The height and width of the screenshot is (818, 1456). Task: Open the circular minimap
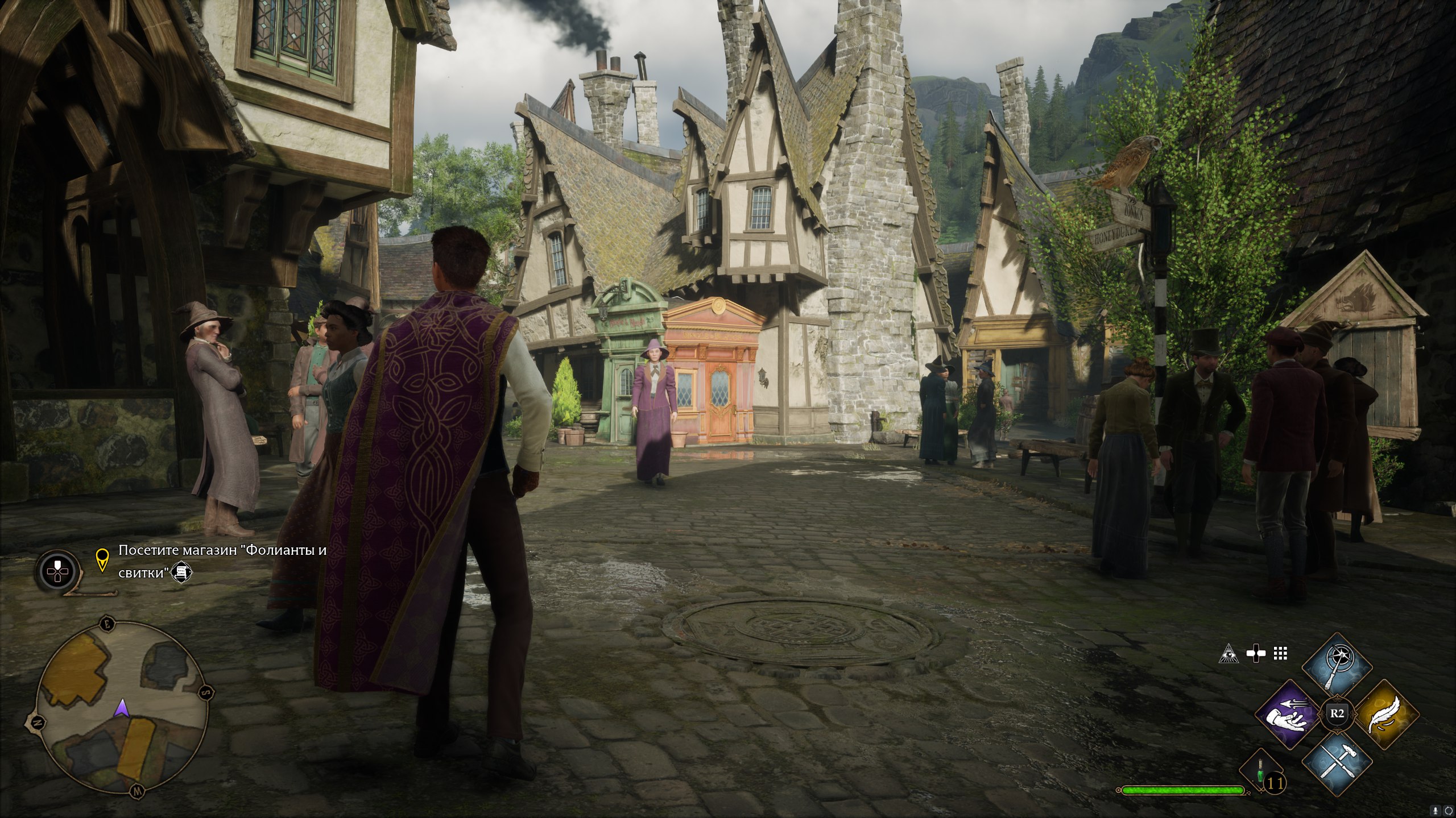(x=121, y=709)
